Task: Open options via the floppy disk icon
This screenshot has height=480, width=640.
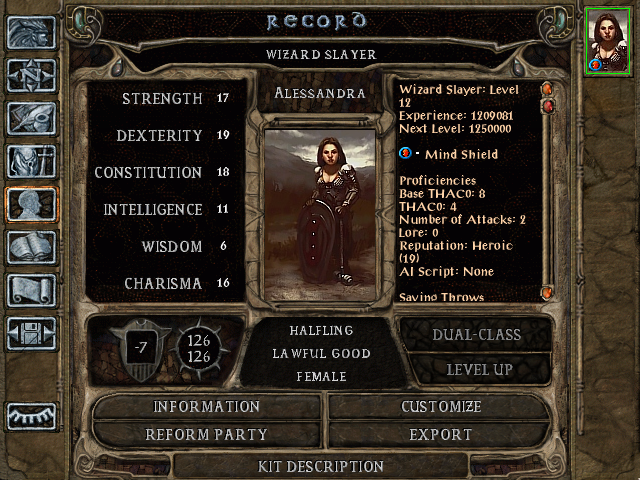Action: coord(31,333)
